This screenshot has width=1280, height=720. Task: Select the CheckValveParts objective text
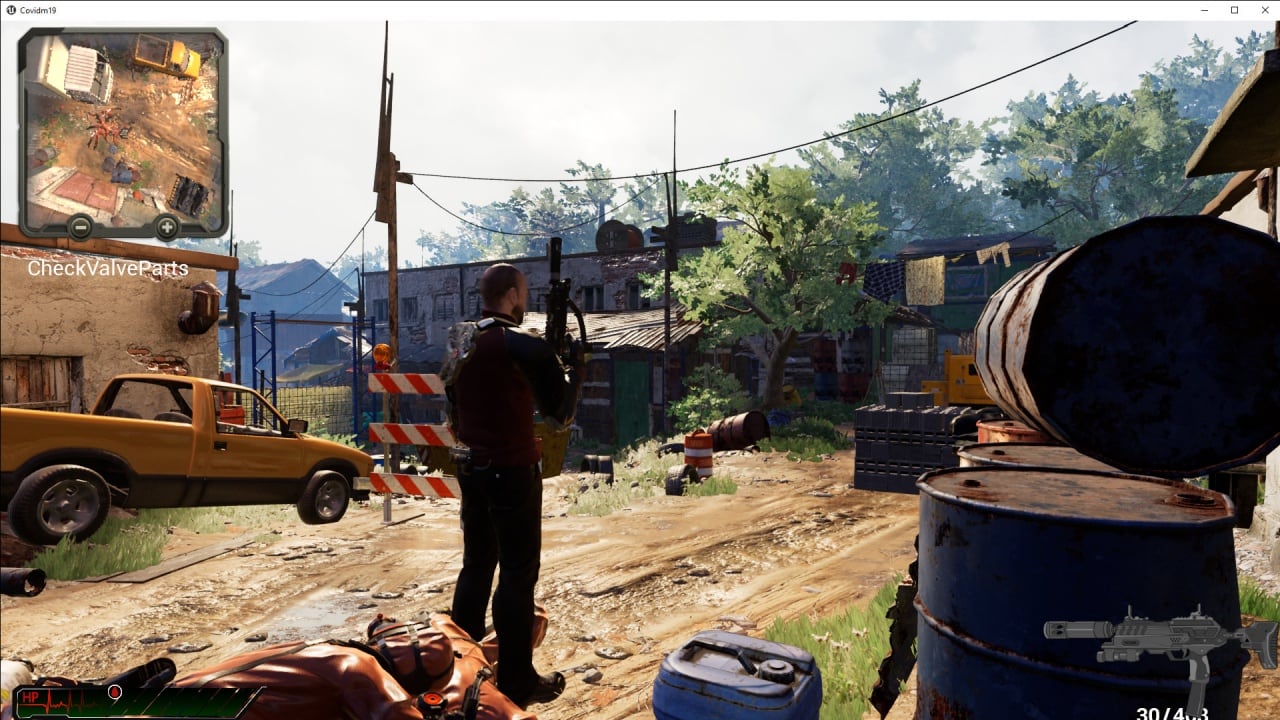pos(107,269)
